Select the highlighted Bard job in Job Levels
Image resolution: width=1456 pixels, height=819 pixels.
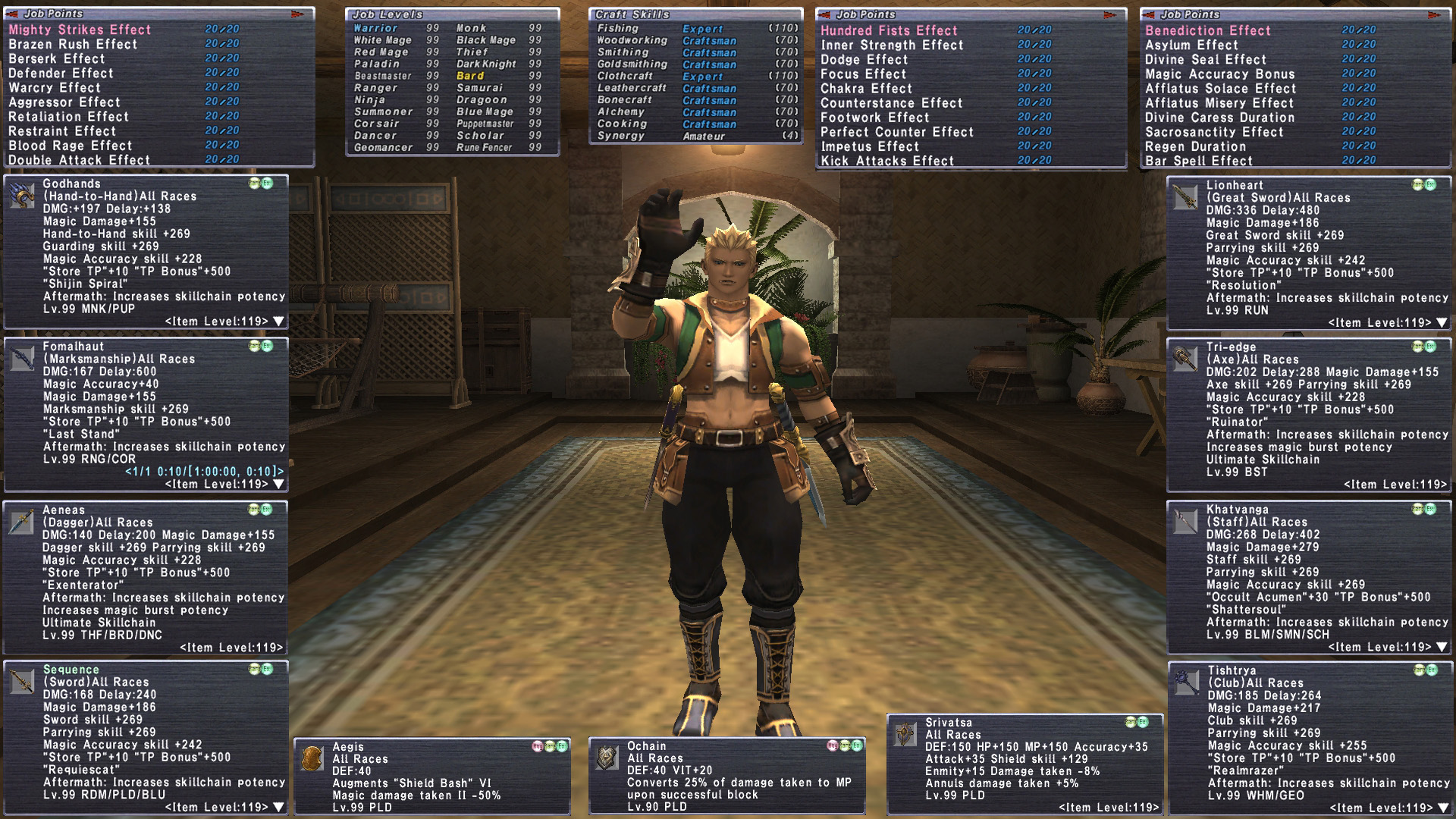click(x=470, y=76)
